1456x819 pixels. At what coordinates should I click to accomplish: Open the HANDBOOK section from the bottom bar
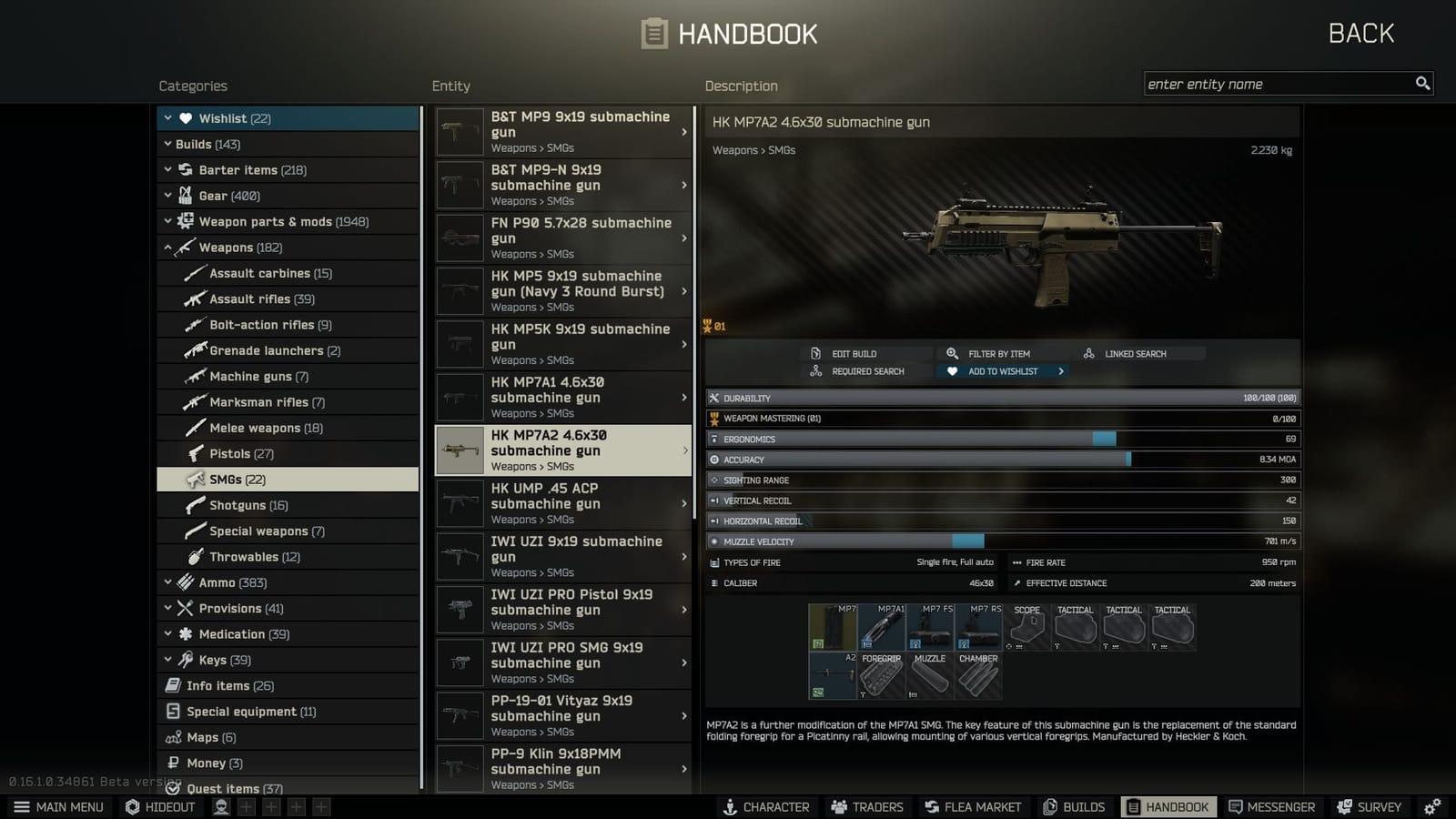point(1169,806)
